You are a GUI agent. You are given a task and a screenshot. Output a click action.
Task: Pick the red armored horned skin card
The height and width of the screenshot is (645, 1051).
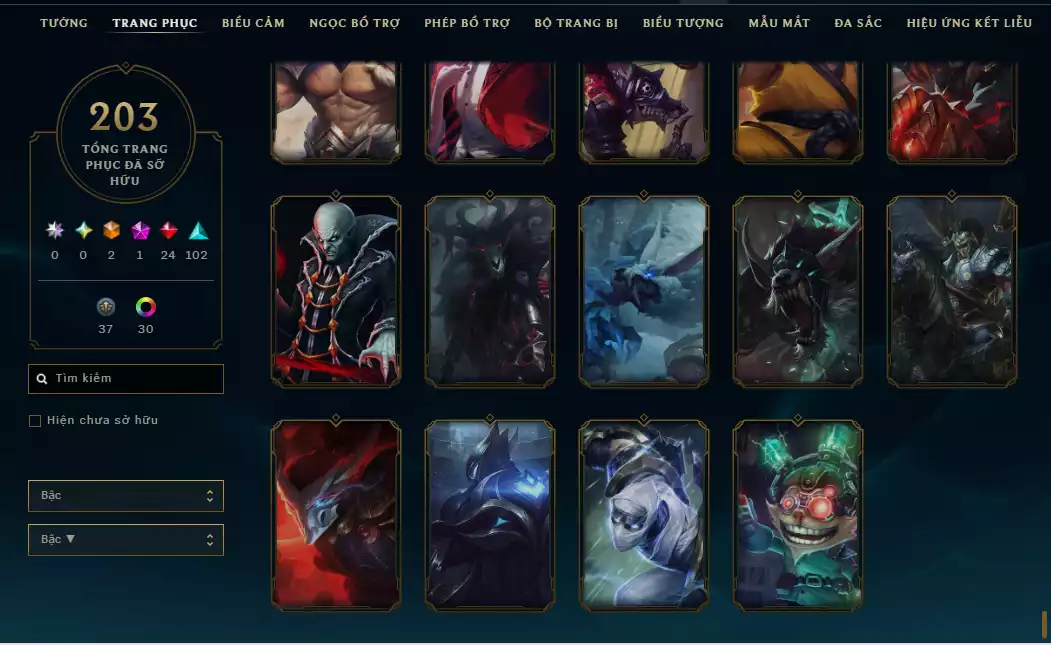click(336, 515)
